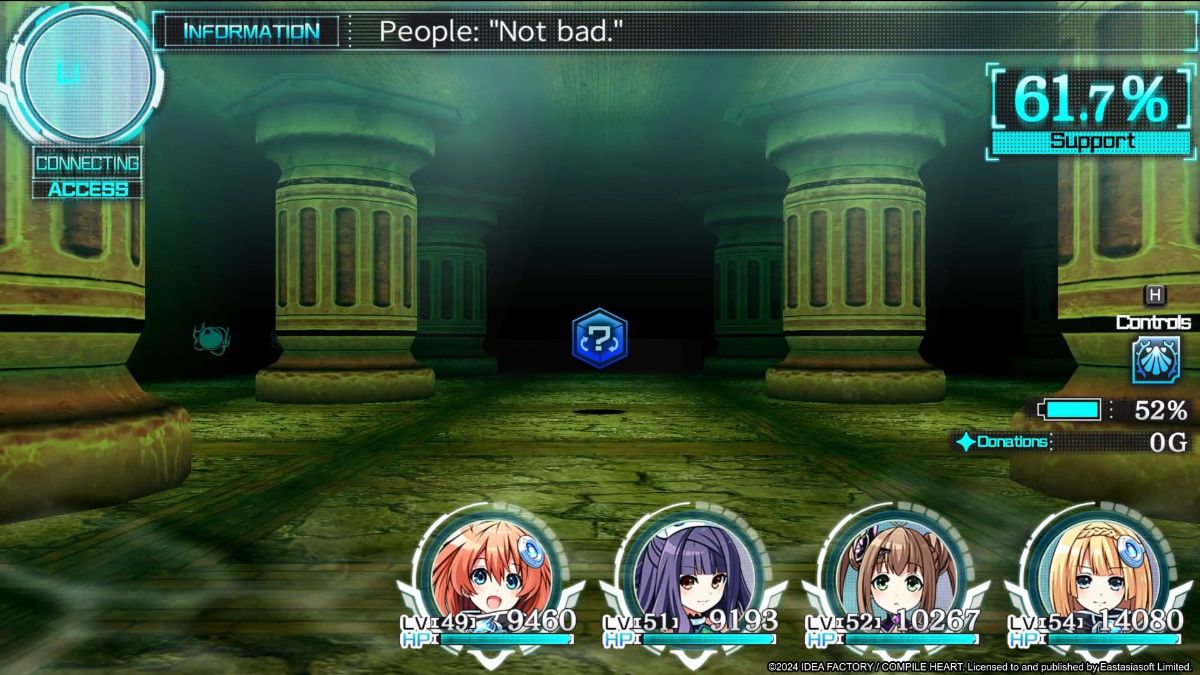Click the Connecting Access panel

coord(88,174)
